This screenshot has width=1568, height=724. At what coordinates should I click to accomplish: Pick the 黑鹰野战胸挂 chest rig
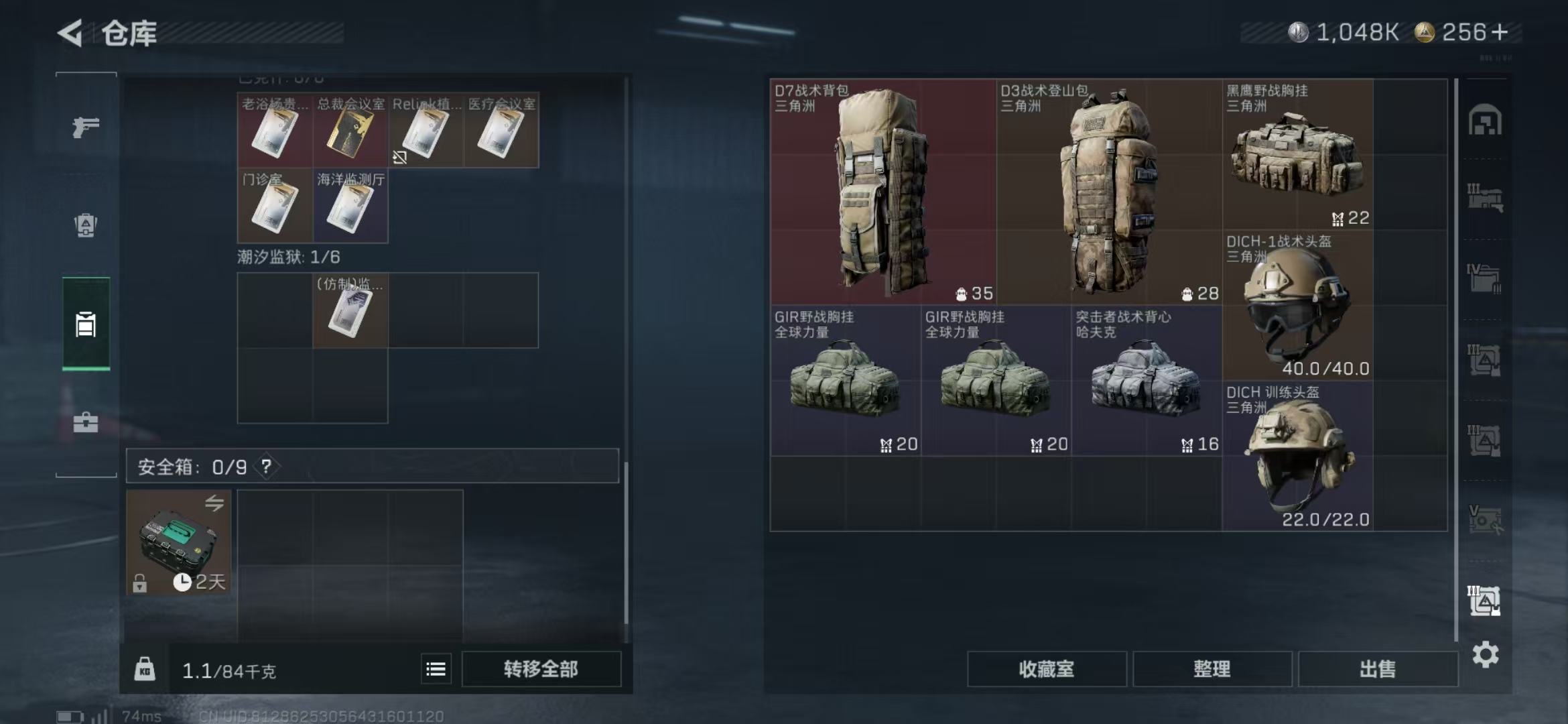click(1297, 156)
